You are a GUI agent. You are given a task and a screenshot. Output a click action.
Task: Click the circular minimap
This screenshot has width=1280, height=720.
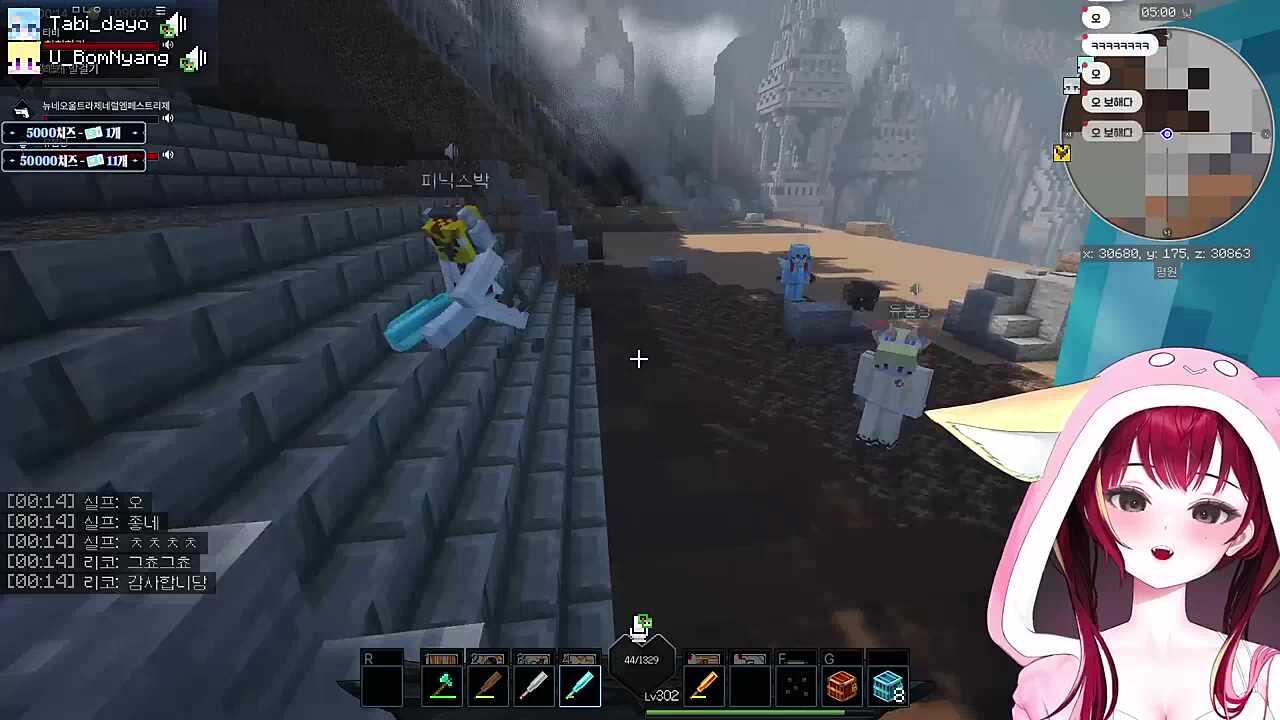click(x=1166, y=134)
